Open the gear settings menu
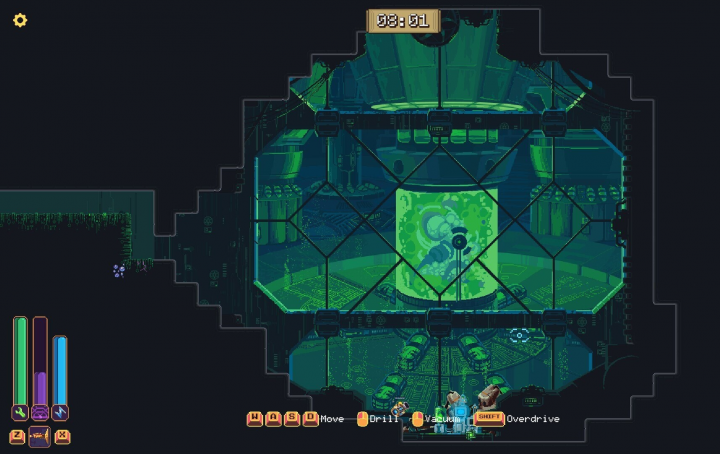This screenshot has width=720, height=454. (20, 20)
